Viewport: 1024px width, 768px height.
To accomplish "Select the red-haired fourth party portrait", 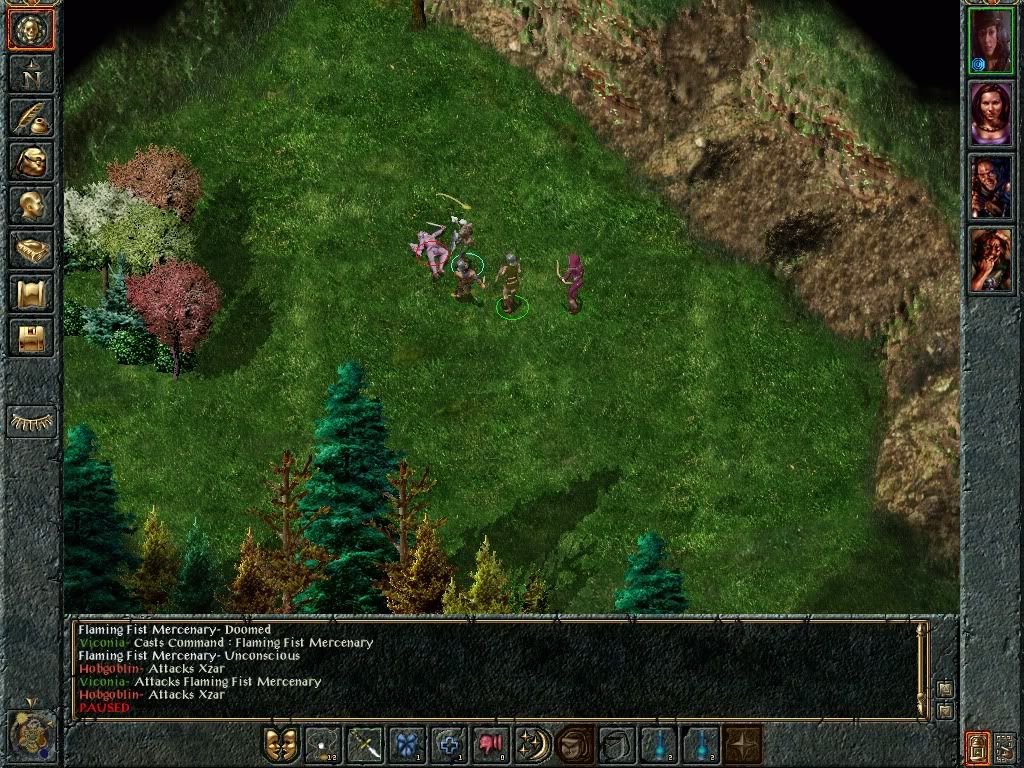I will pyautogui.click(x=990, y=260).
